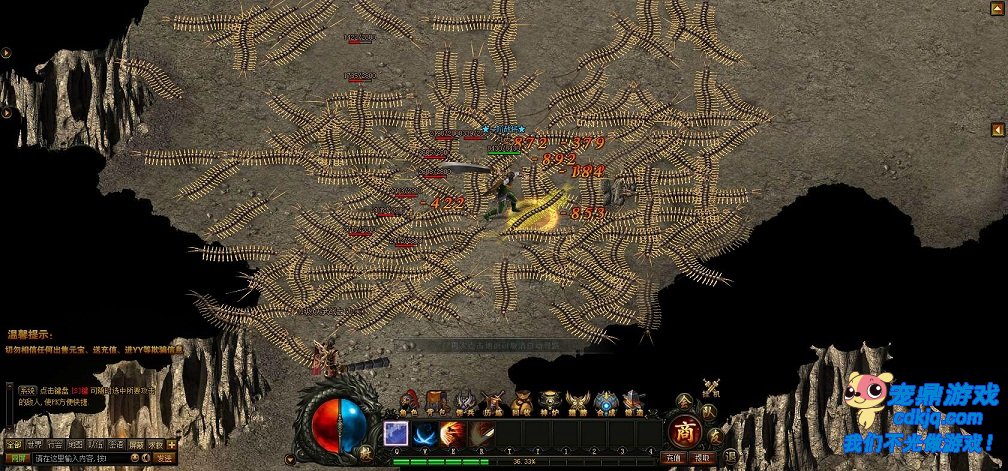The width and height of the screenshot is (1008, 471).
Task: Open the 队 team round button
Action: [708, 411]
